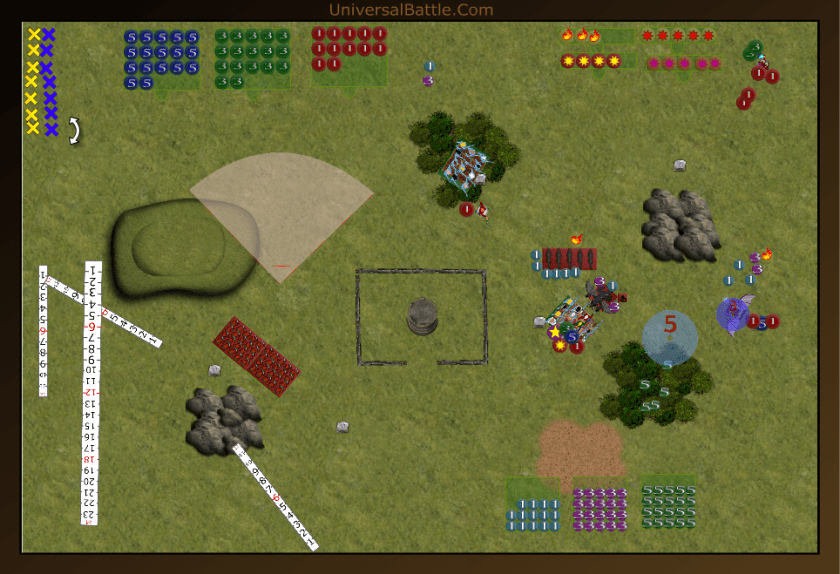Choose the yellow starburst token tray
The width and height of the screenshot is (840, 574).
coord(590,61)
